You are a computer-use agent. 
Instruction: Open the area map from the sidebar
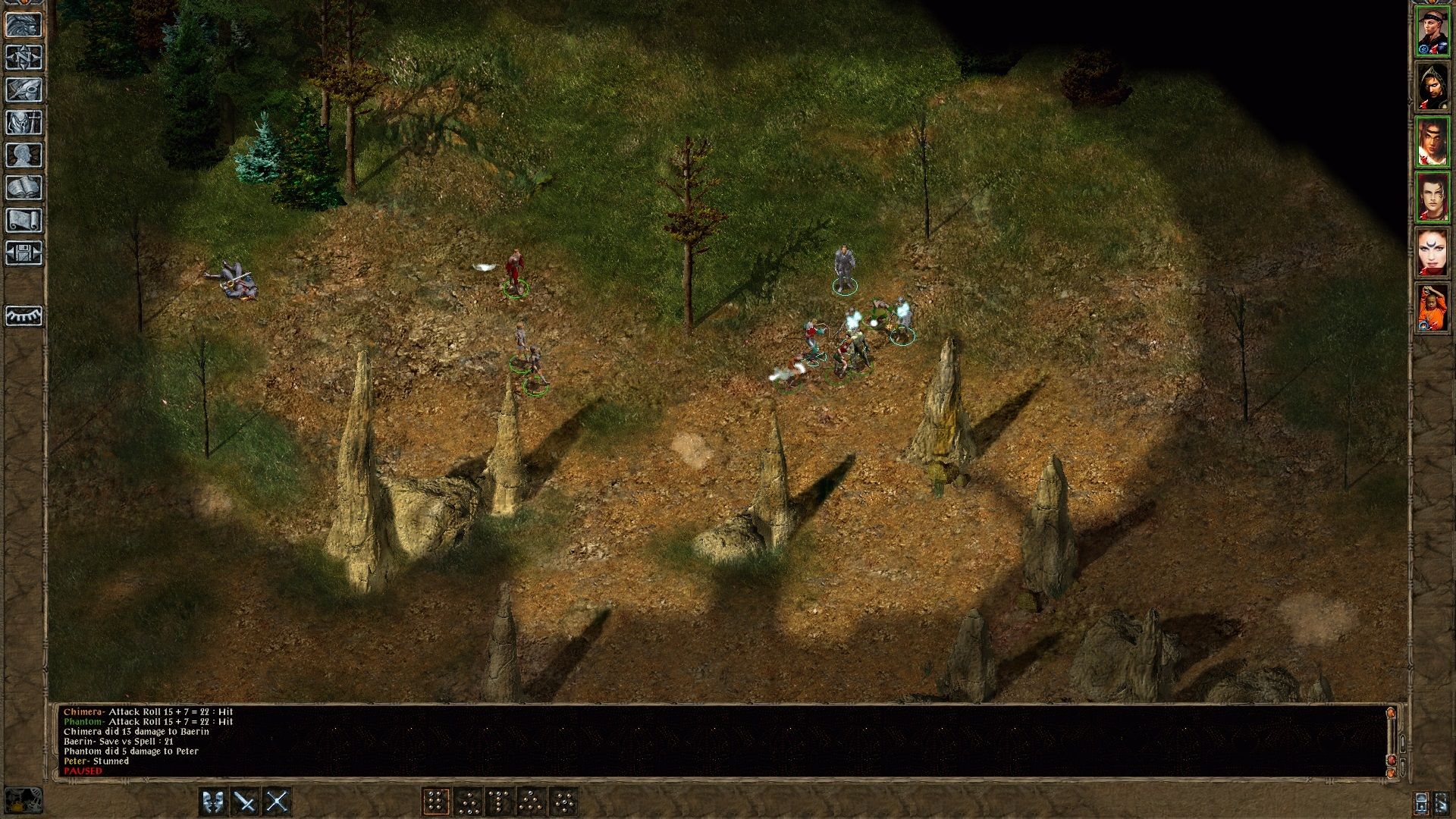point(24,57)
